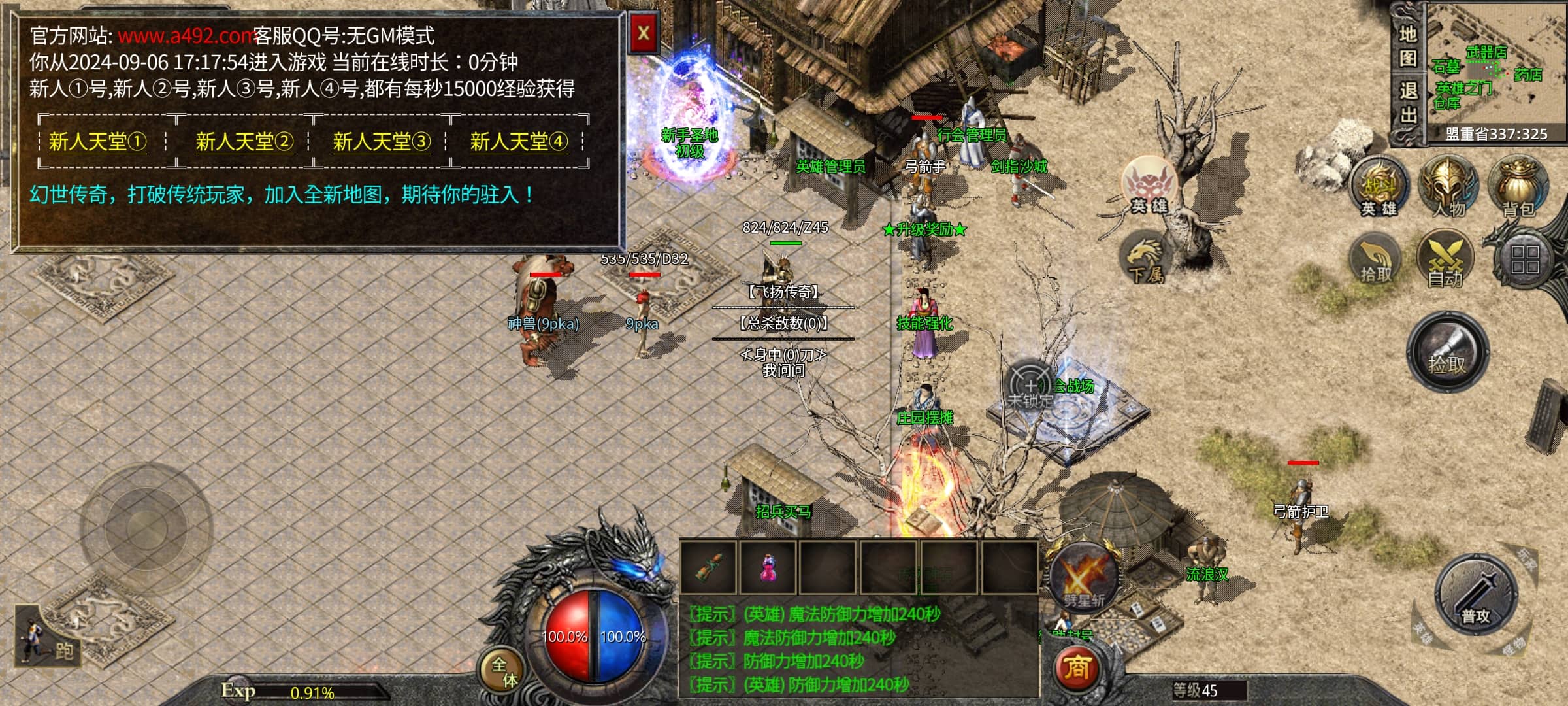Enter 新人天堂③ from the notice

(382, 141)
